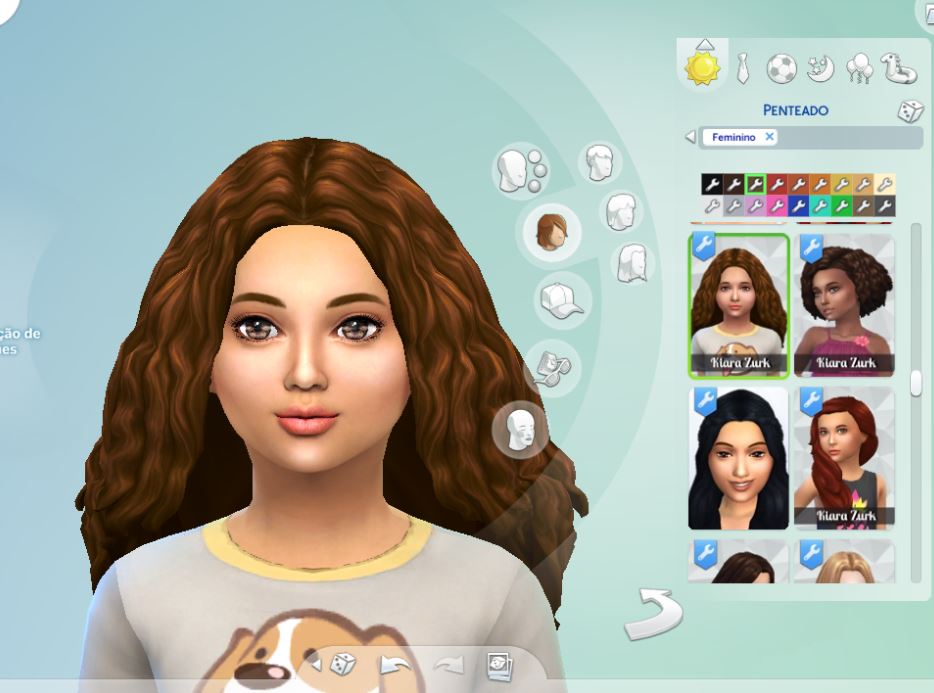
Task: Randomize hairstyle with the panel dice
Action: (x=909, y=111)
